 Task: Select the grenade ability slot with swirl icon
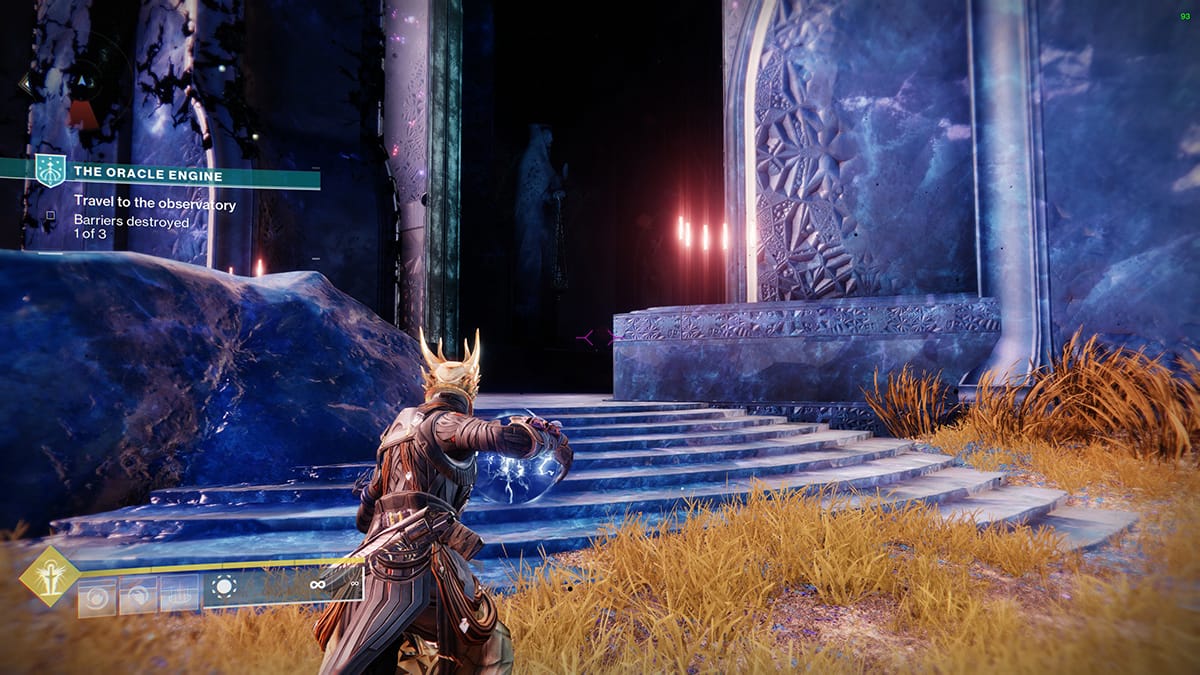97,596
